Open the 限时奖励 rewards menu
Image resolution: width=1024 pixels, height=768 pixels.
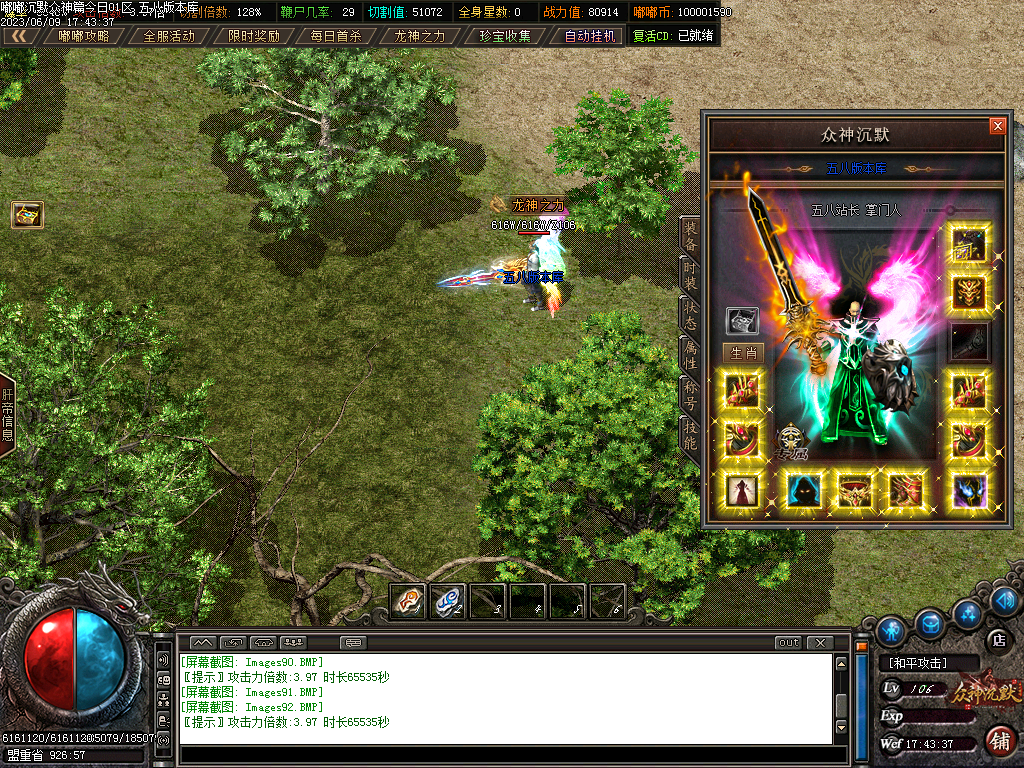[x=253, y=36]
